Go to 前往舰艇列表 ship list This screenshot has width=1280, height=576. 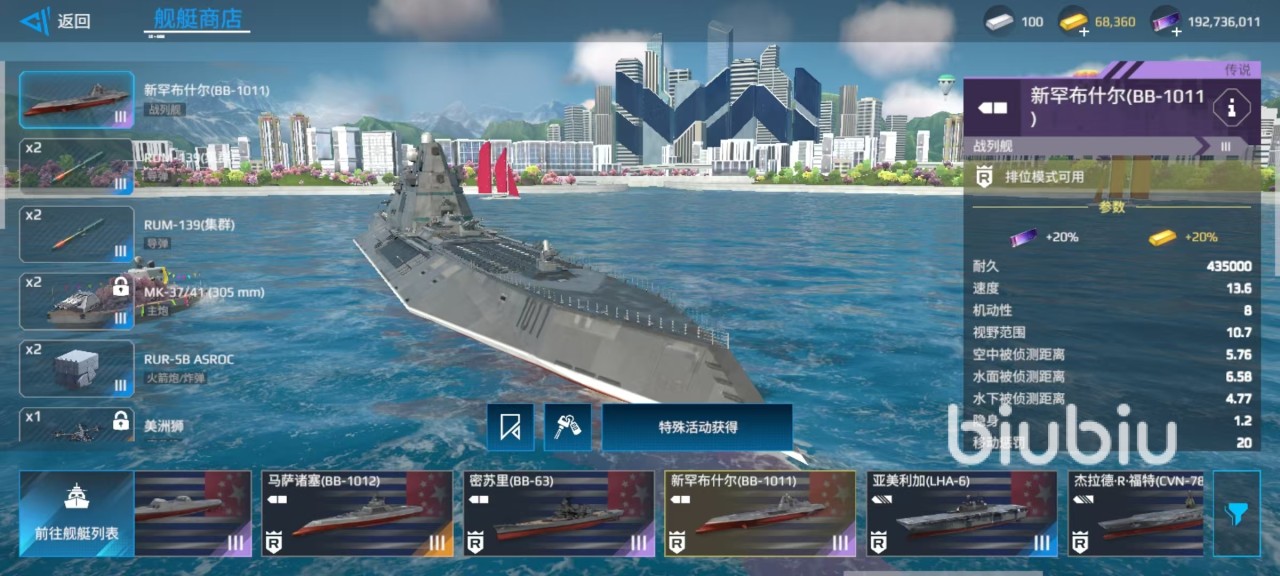click(76, 513)
